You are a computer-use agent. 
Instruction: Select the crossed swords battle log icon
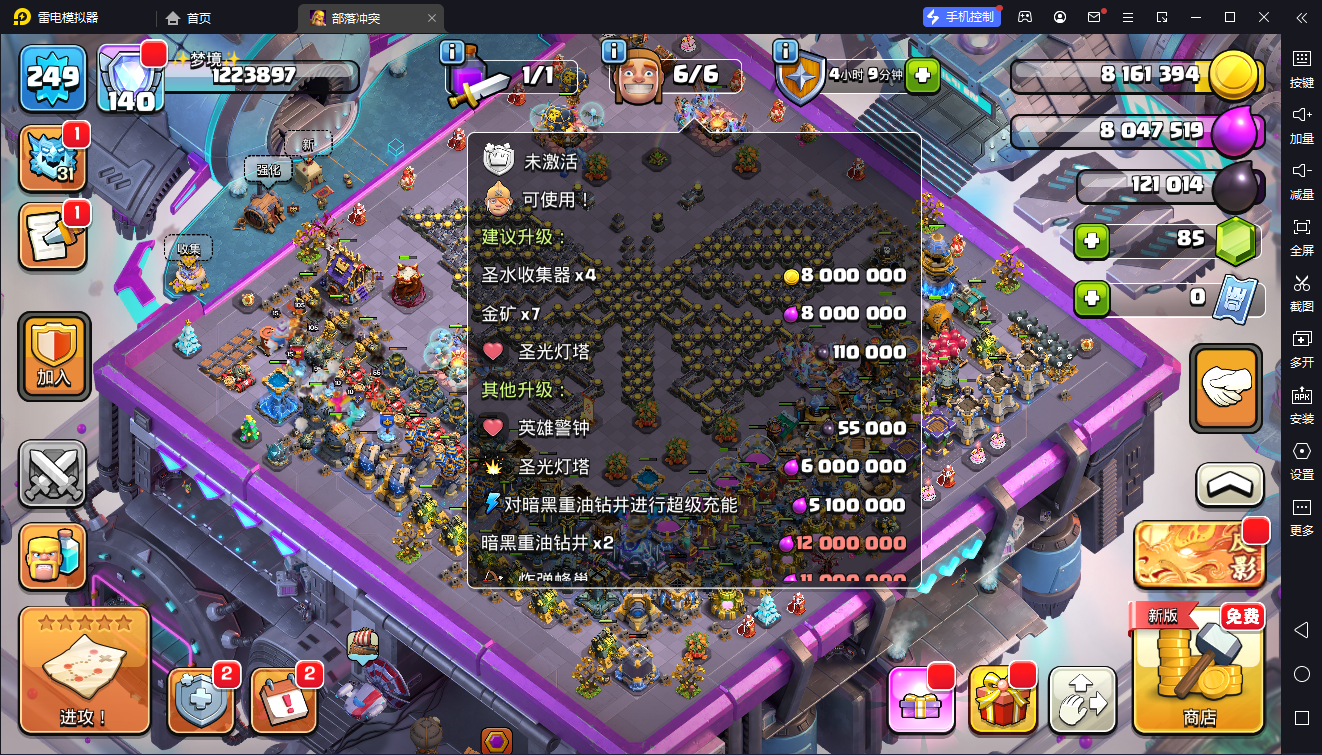[53, 472]
